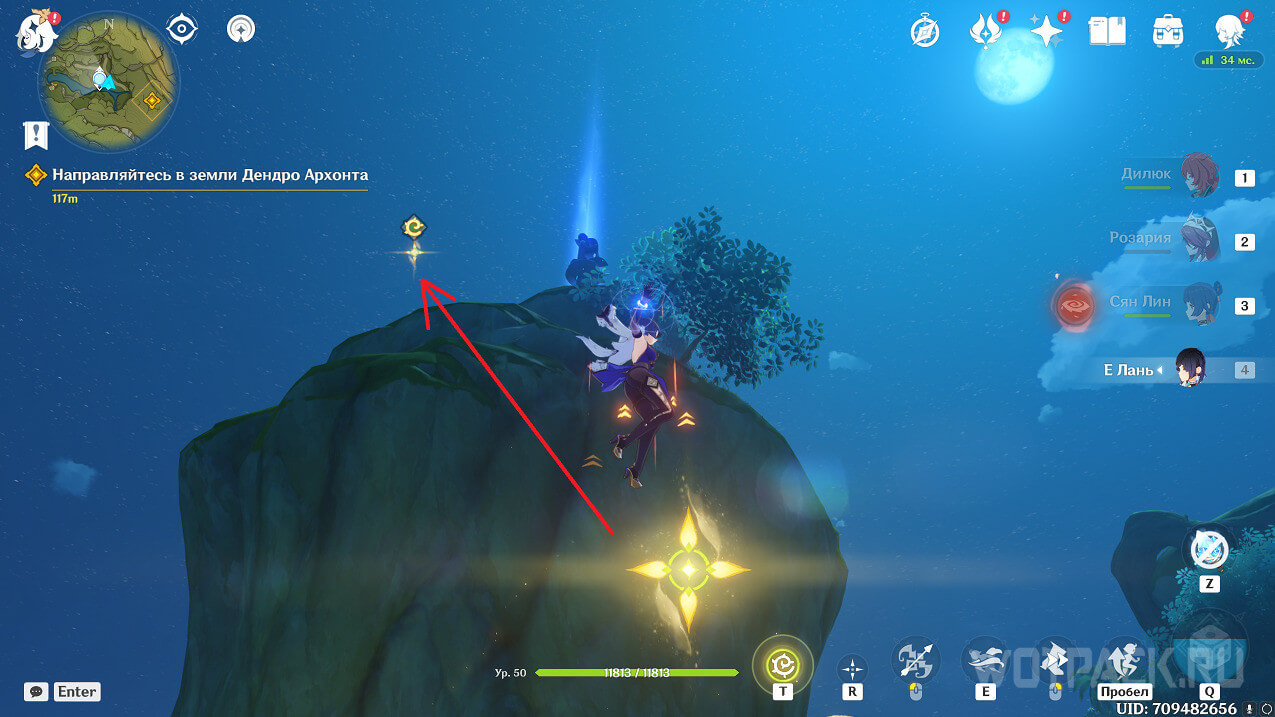Open the quest log exclamation banner
The width and height of the screenshot is (1275, 717).
coord(36,135)
